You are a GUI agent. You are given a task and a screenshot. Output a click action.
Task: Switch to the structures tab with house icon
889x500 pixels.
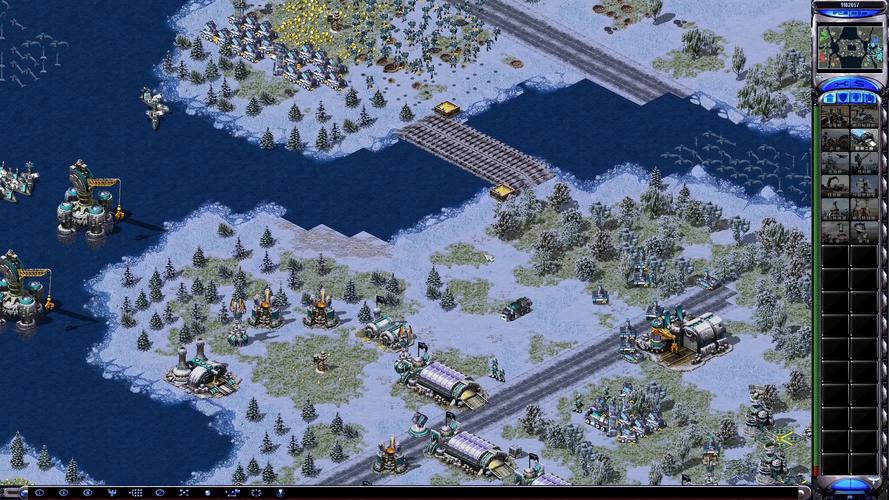tap(829, 98)
